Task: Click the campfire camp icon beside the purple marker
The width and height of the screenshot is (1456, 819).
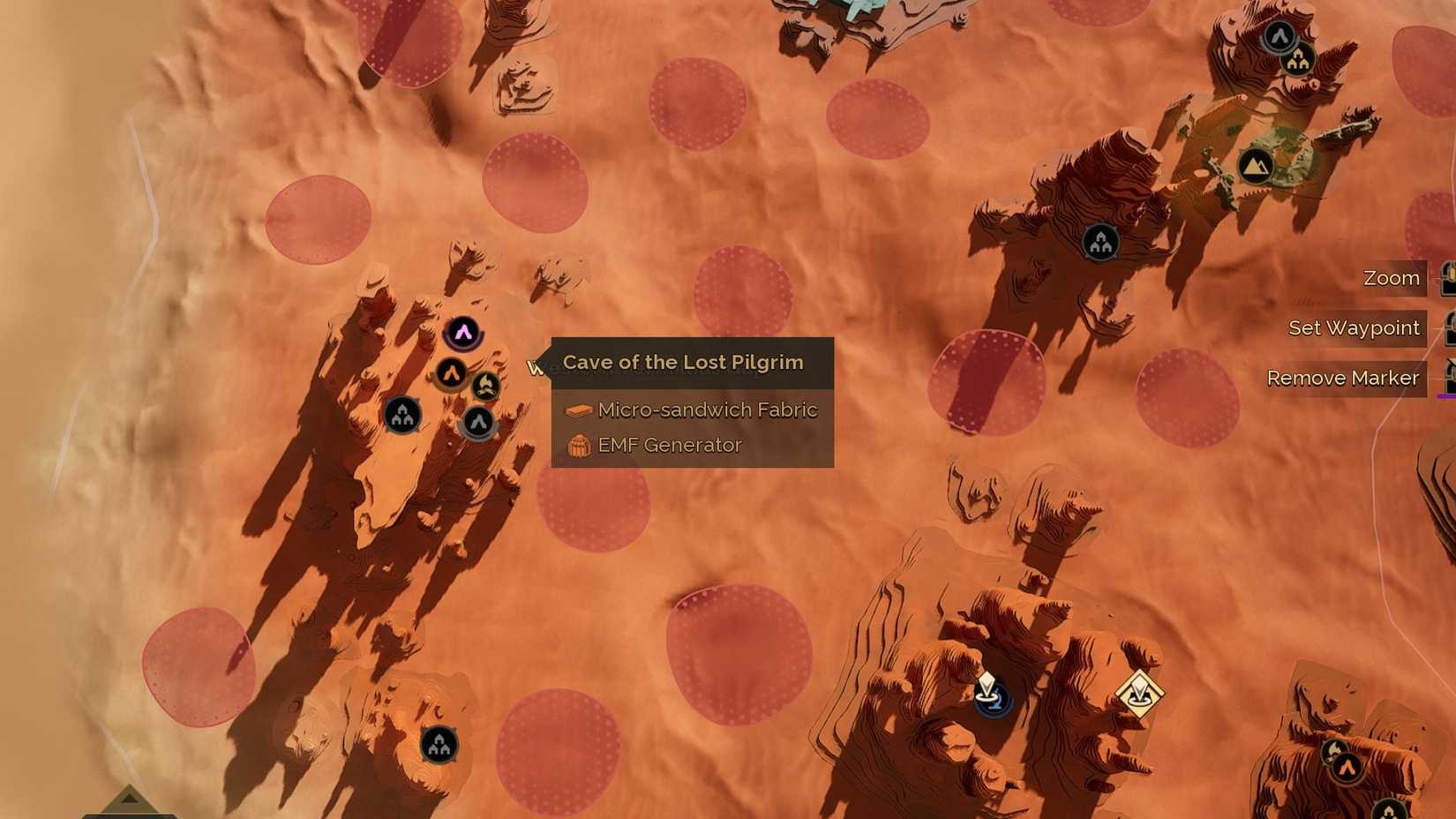Action: coord(485,385)
